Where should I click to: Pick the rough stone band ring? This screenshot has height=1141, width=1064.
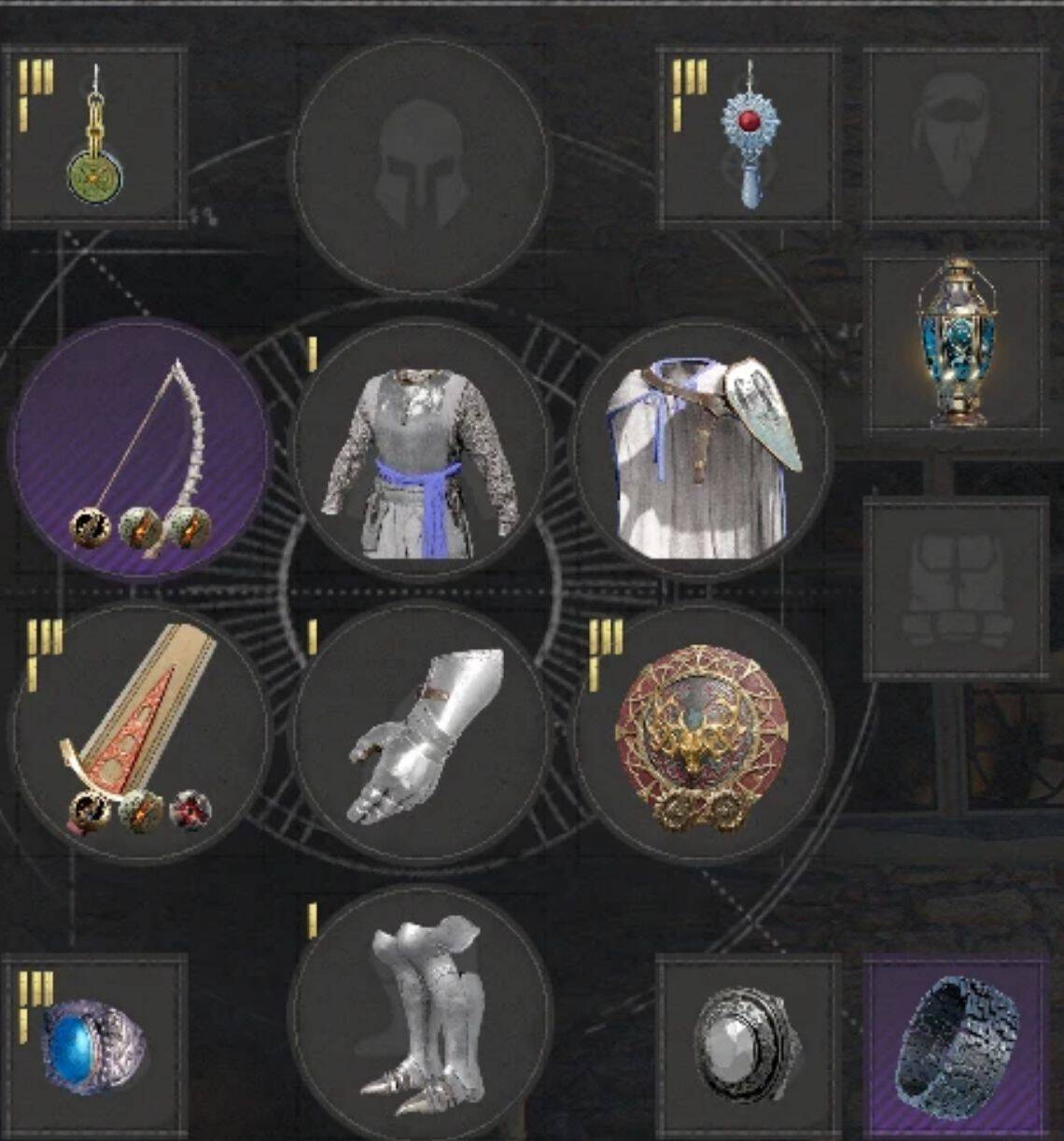(956, 1046)
